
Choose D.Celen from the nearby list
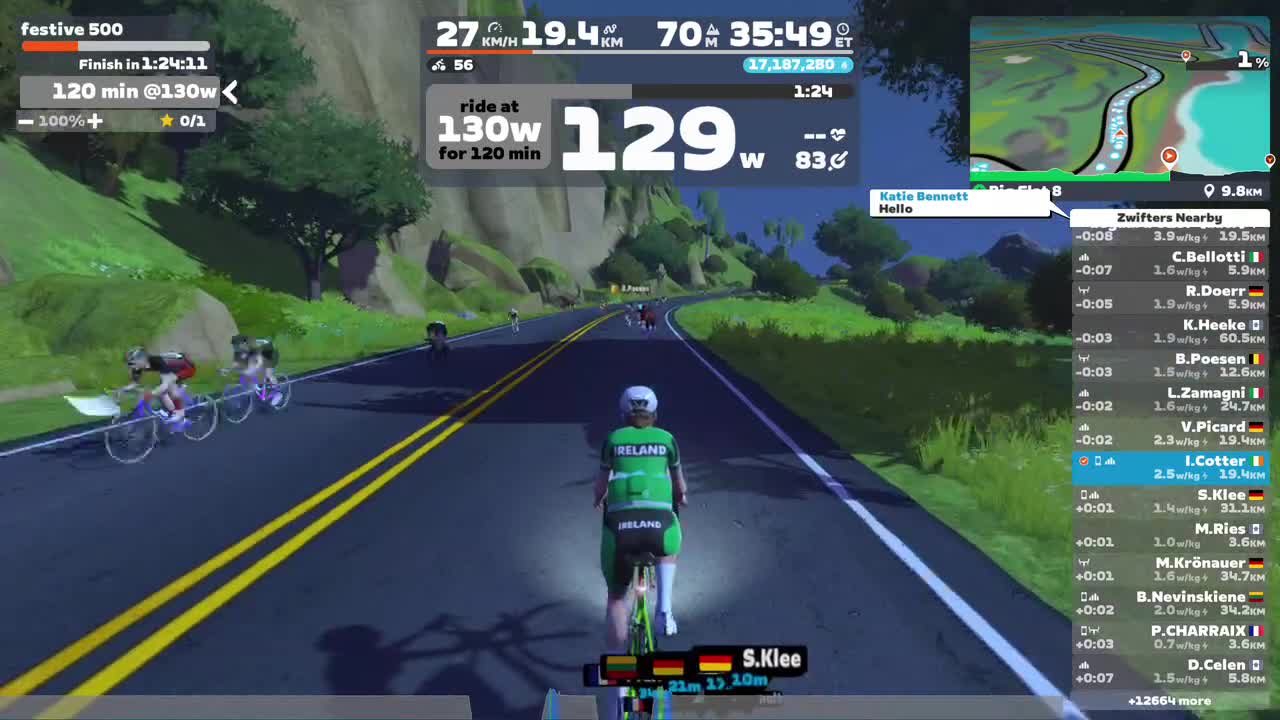[x=1169, y=672]
